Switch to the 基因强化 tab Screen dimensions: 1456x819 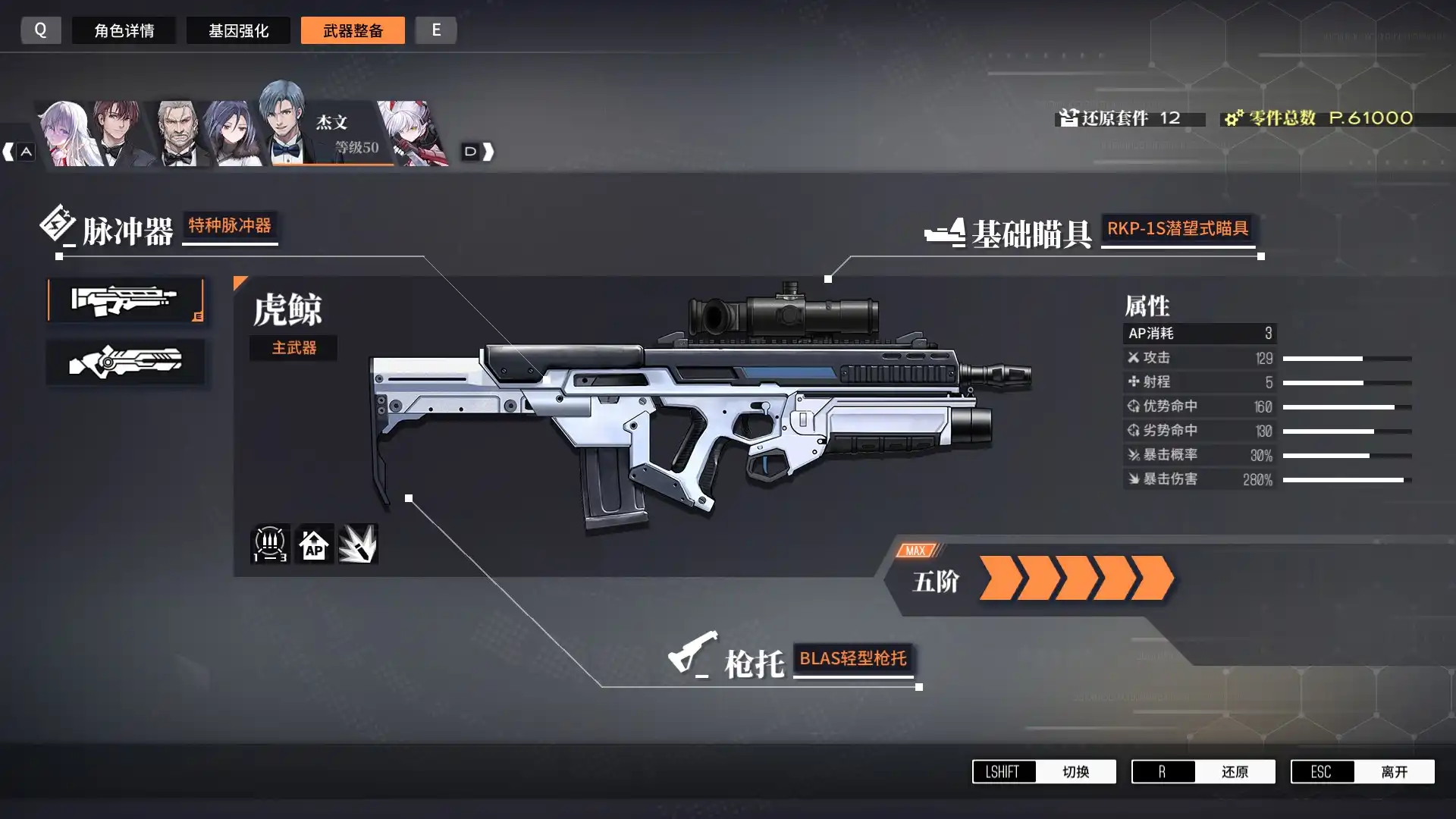[x=238, y=30]
